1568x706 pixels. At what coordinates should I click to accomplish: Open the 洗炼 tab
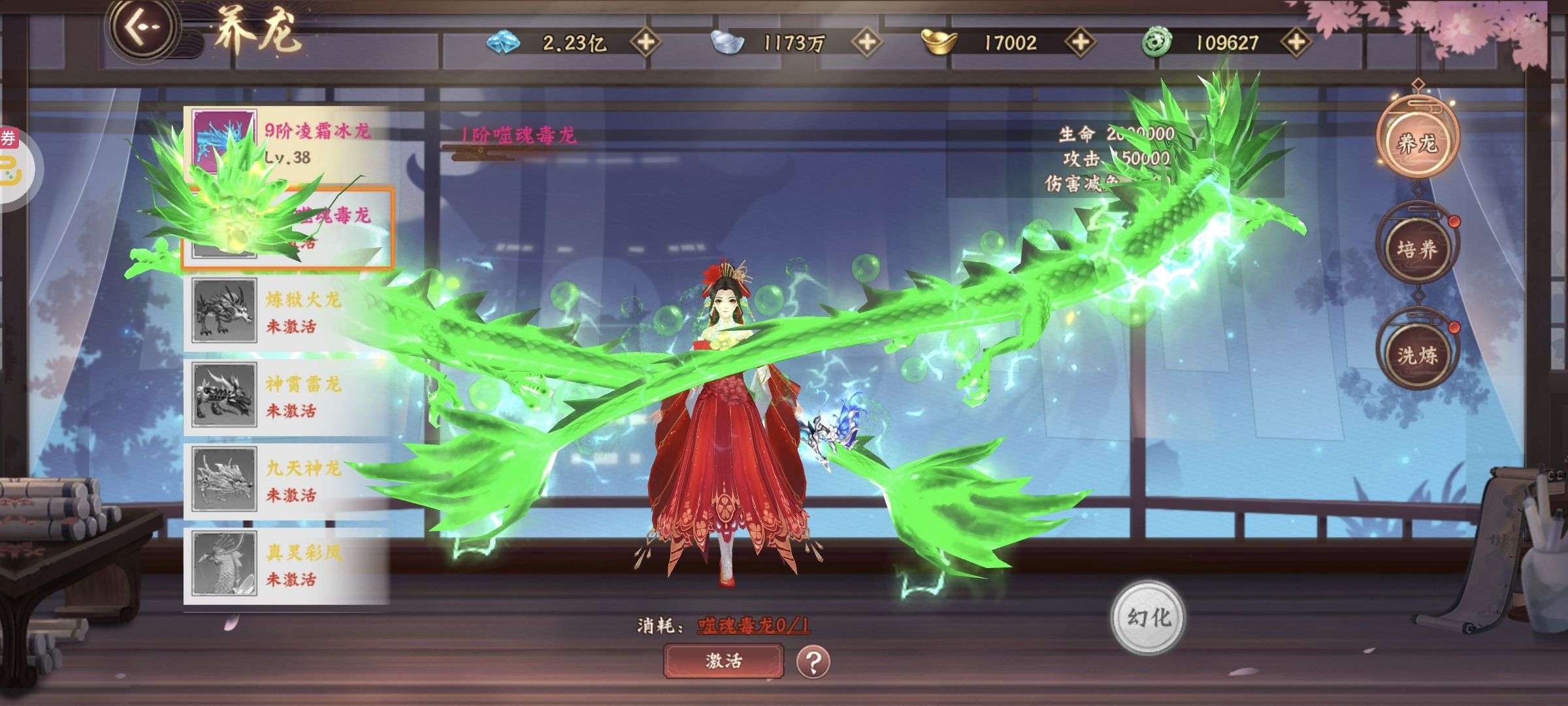1417,355
